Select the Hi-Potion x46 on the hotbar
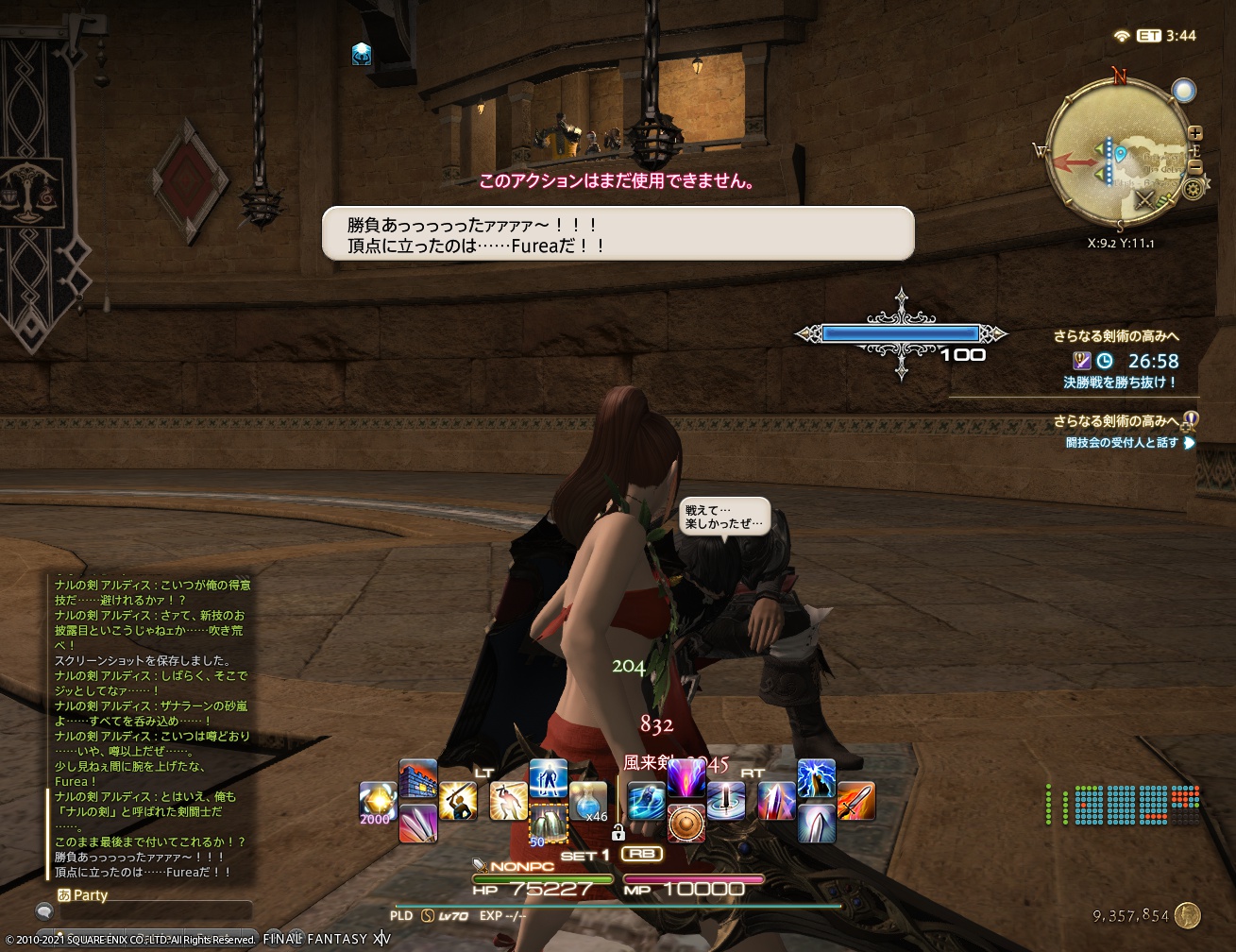This screenshot has width=1236, height=952. click(587, 798)
